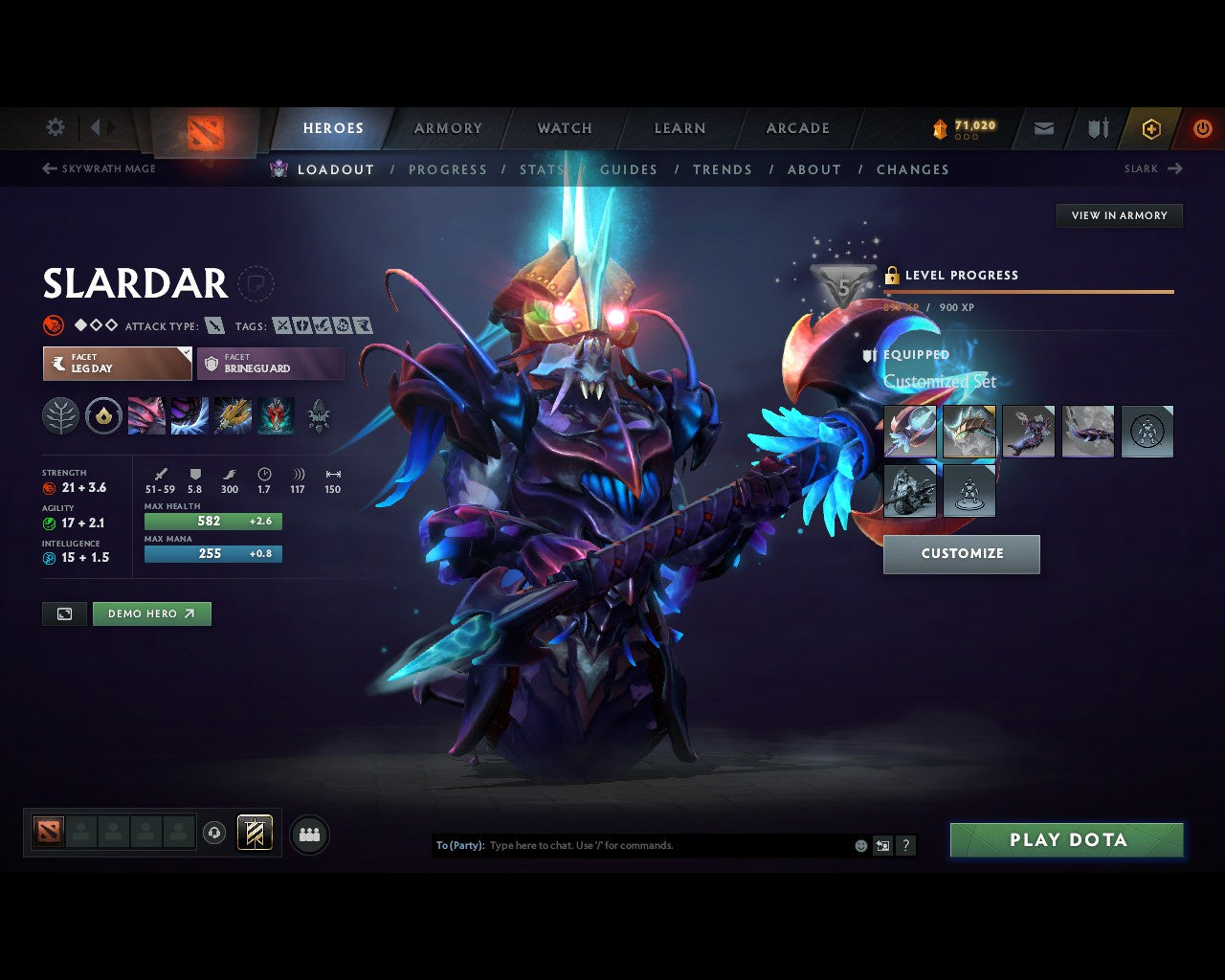Viewport: 1225px width, 980px height.
Task: Open the mail notifications icon
Action: (1043, 128)
